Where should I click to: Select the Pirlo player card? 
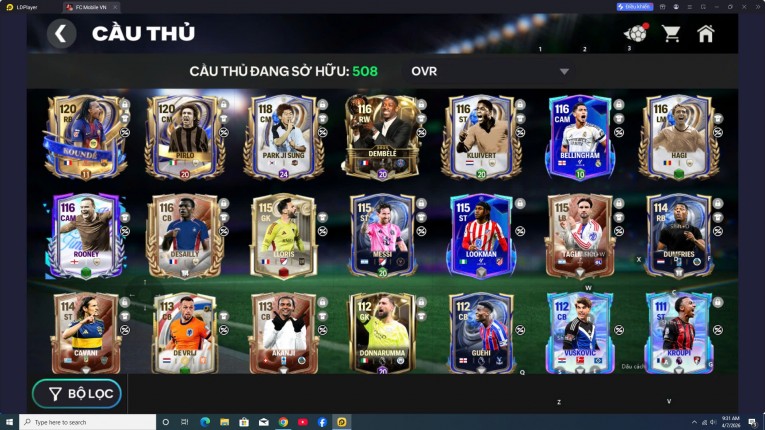tap(182, 137)
